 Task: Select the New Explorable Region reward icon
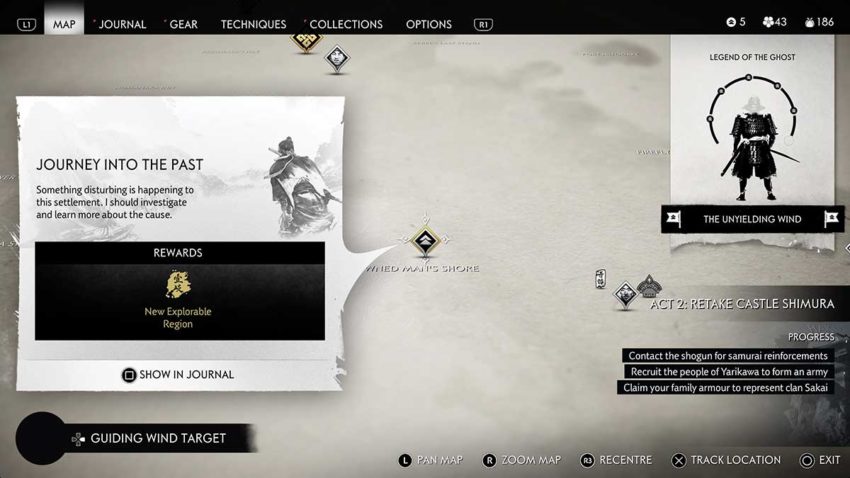point(180,286)
